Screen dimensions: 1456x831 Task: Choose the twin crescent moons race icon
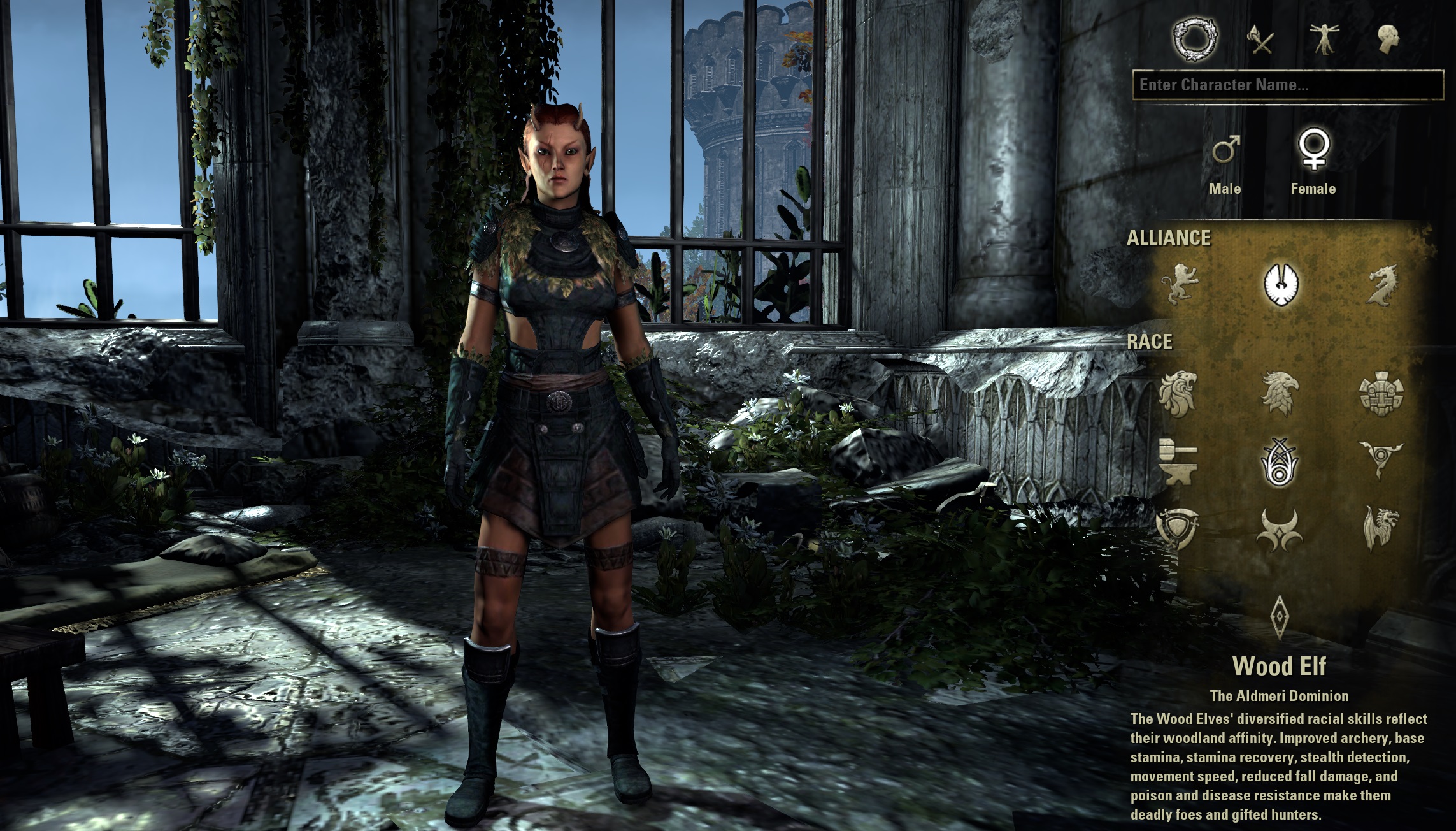point(1279,530)
